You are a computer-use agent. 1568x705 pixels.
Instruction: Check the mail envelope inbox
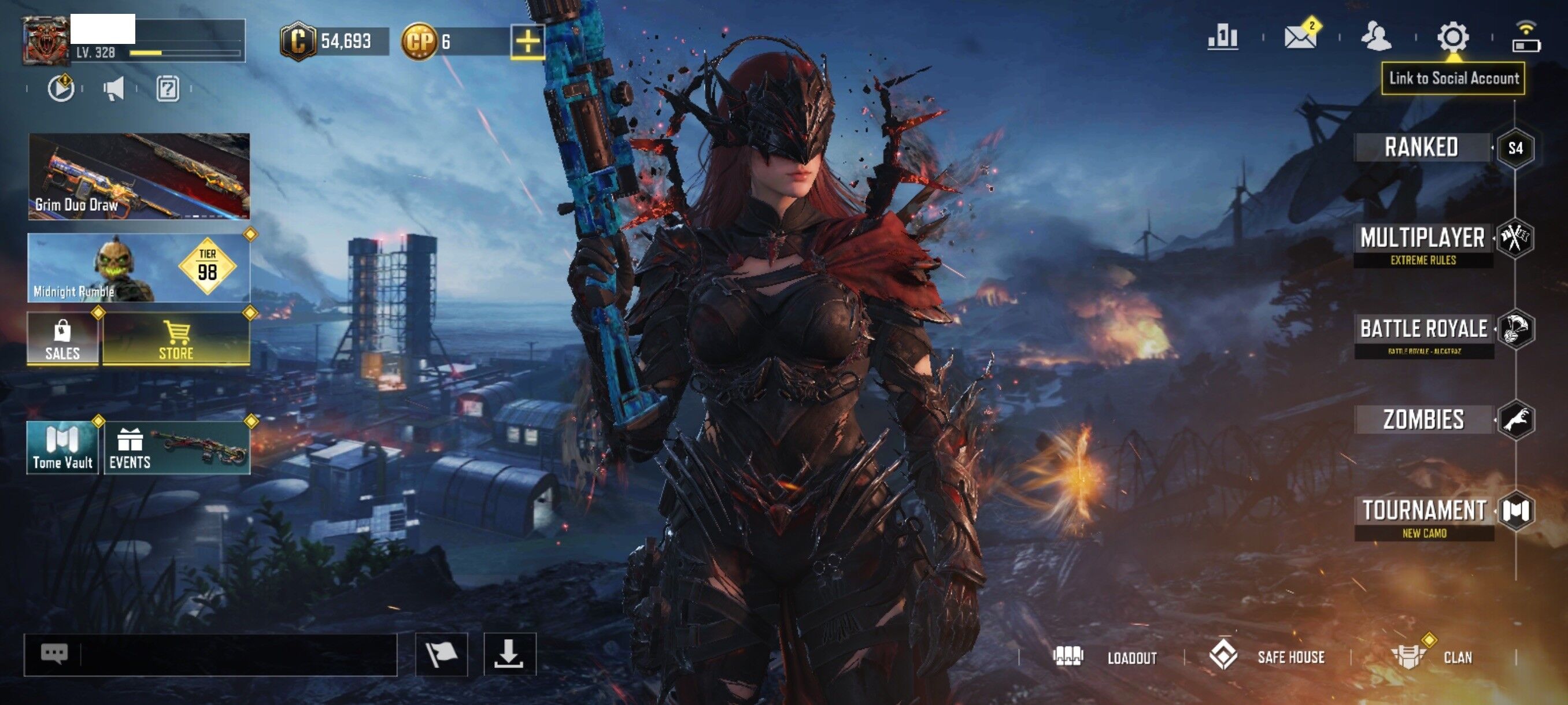coord(1300,36)
